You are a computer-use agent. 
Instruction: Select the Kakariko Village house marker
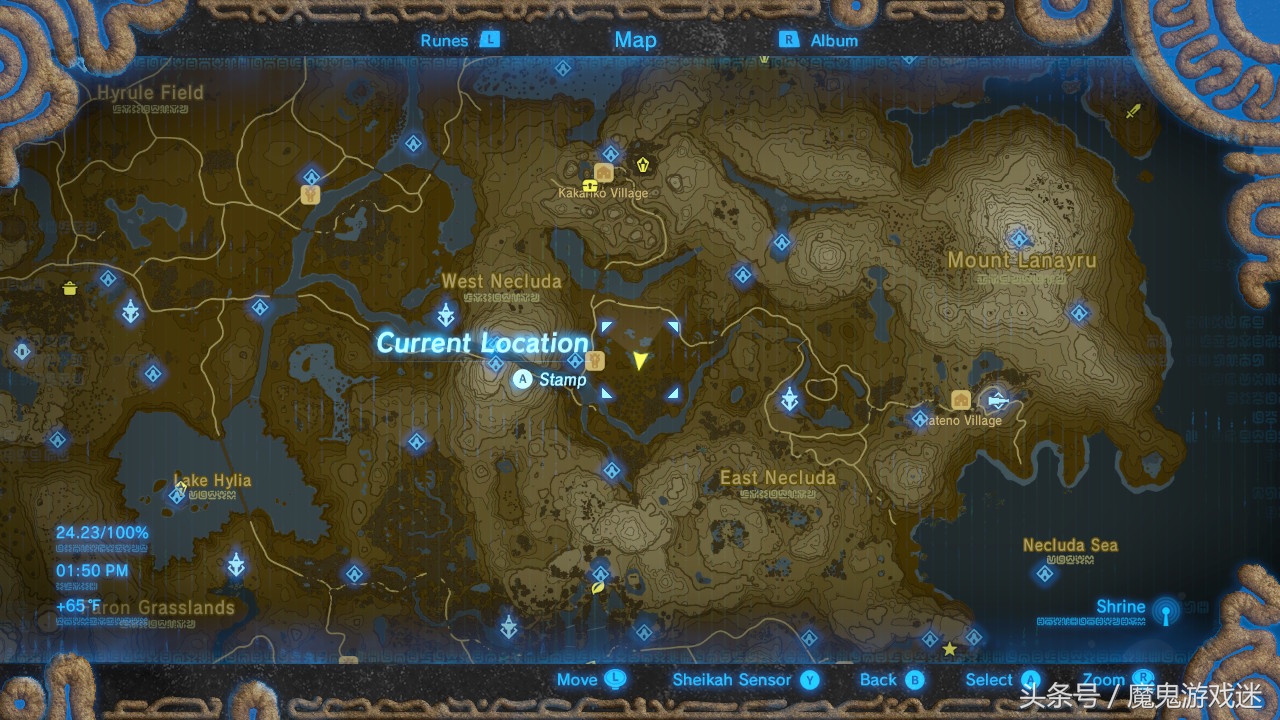point(605,171)
